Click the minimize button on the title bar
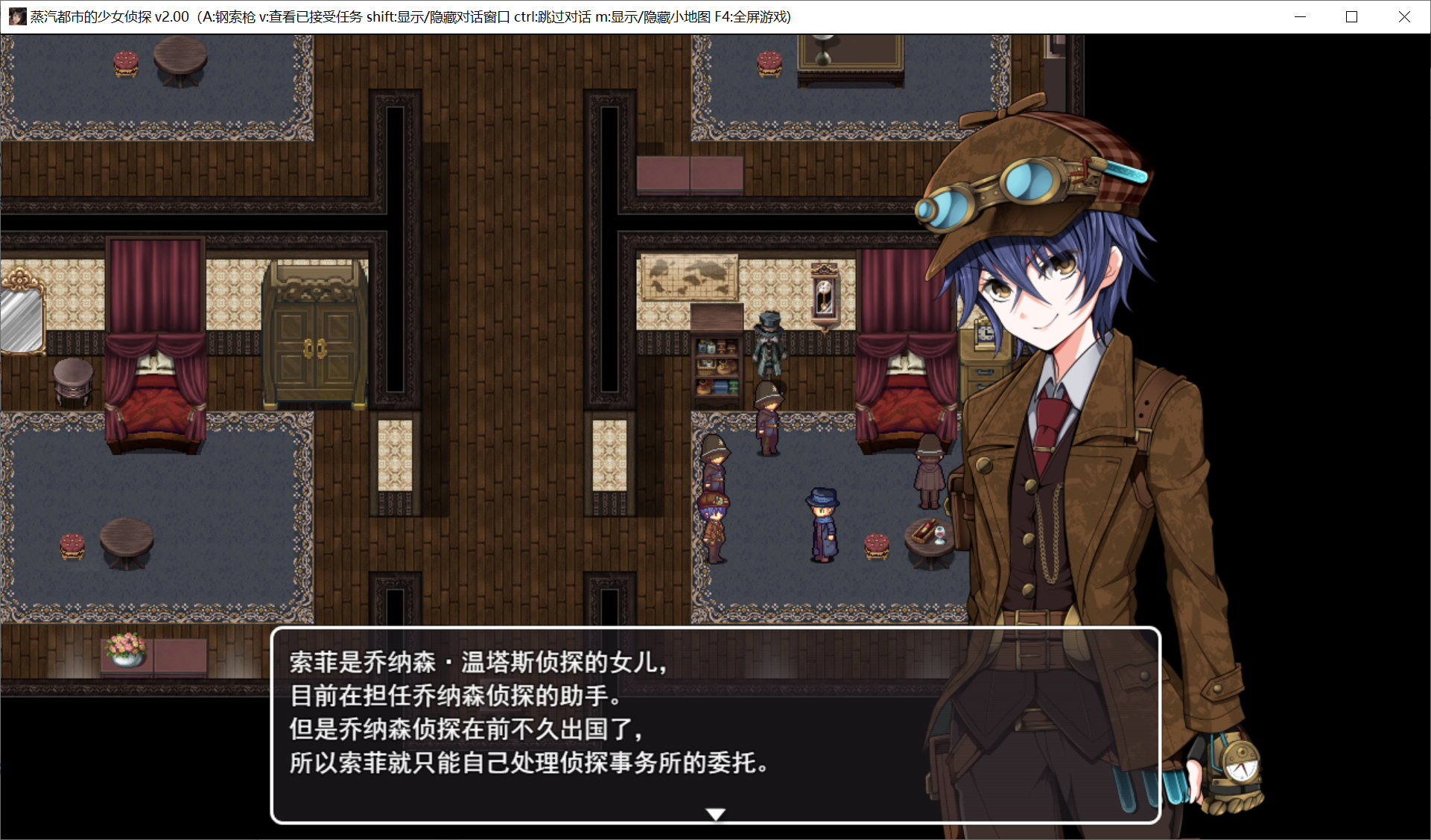The width and height of the screenshot is (1431, 840). [x=1300, y=16]
